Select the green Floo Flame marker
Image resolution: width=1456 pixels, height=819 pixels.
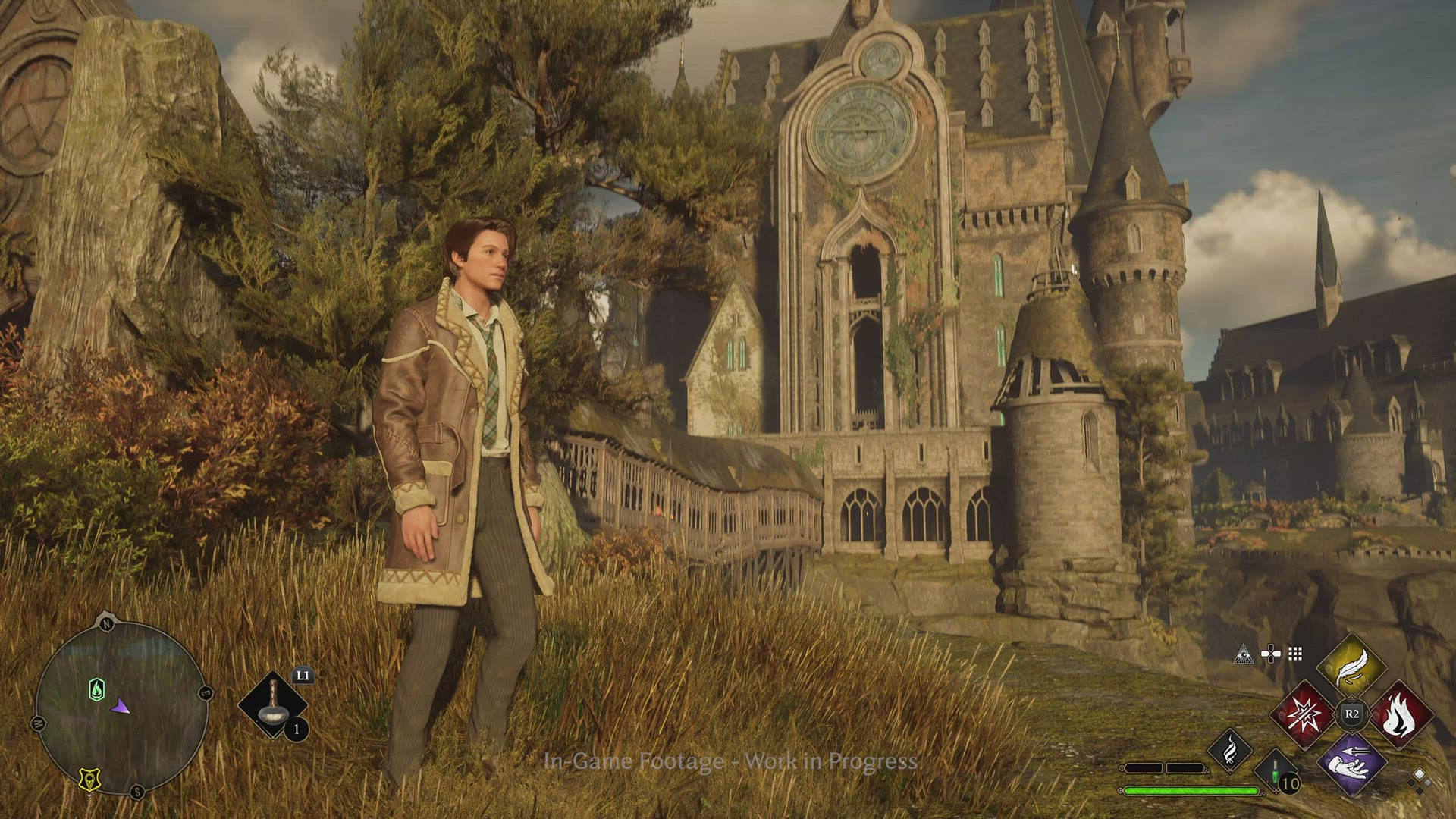point(96,689)
